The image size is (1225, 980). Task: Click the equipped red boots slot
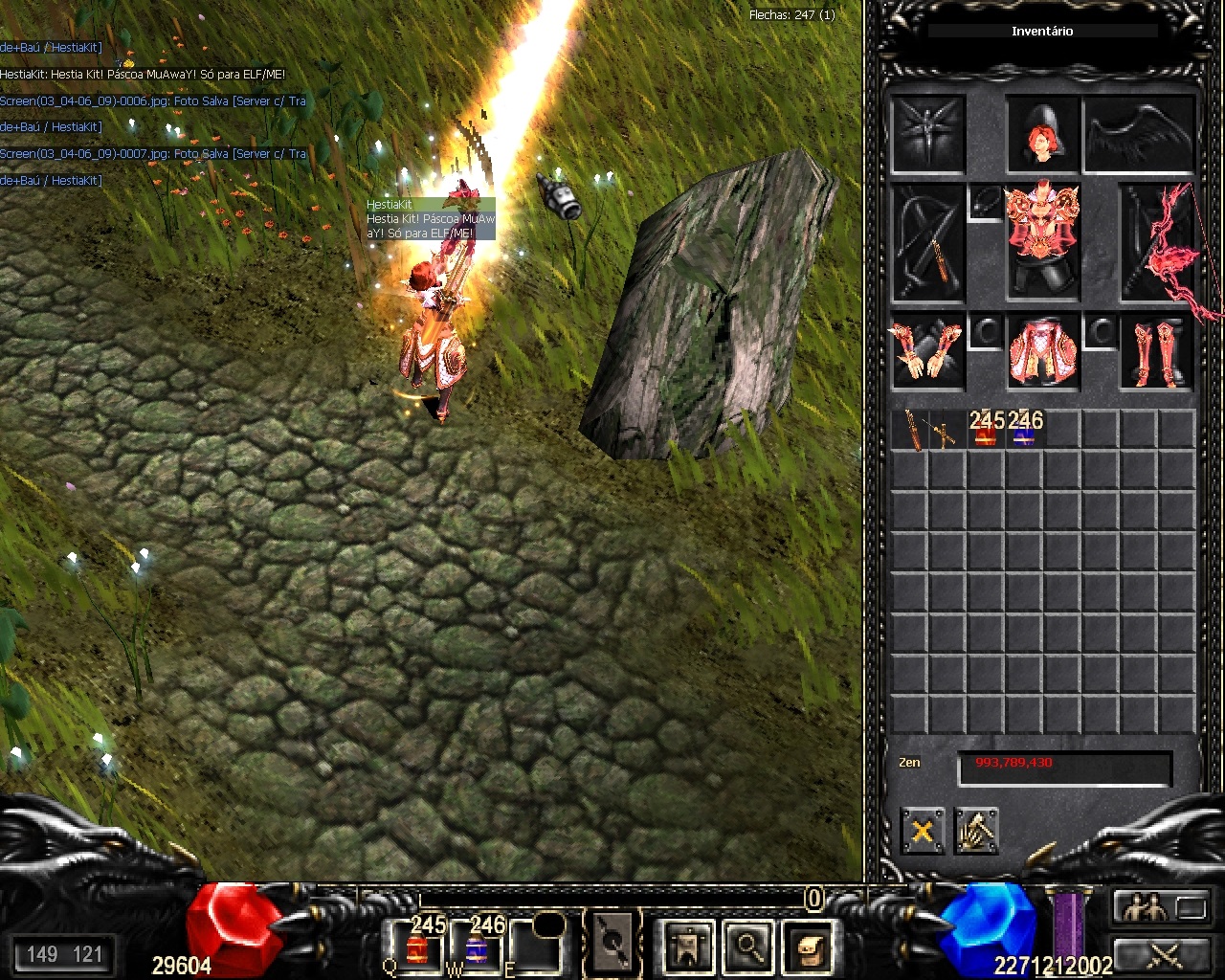tap(1157, 351)
